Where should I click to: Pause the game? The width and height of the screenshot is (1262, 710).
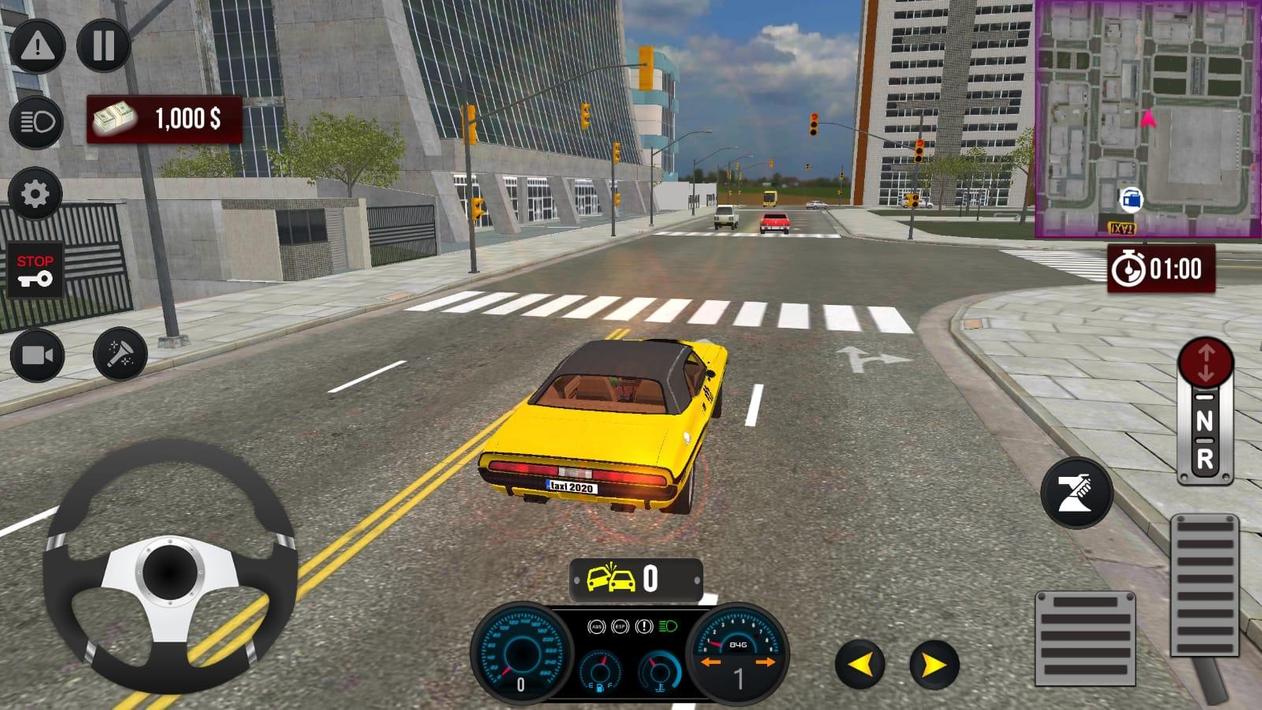pyautogui.click(x=104, y=45)
